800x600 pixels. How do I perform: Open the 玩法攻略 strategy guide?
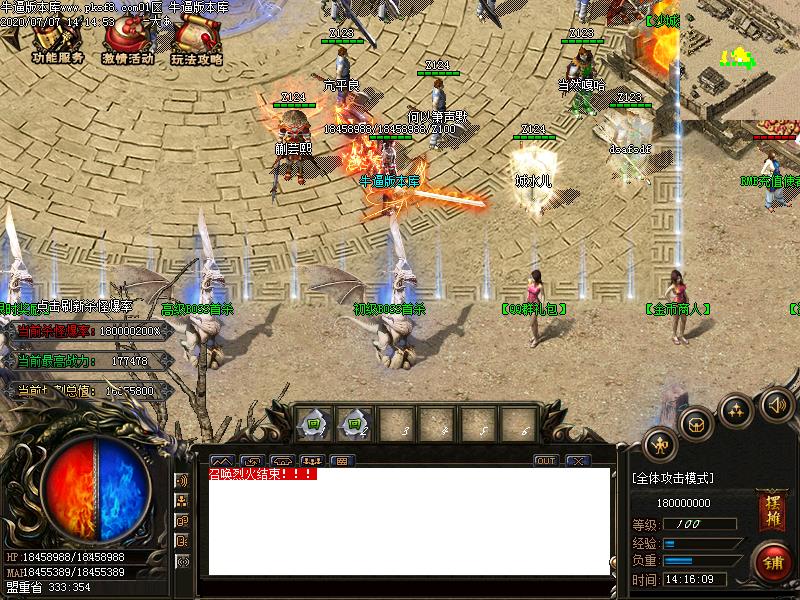click(196, 42)
